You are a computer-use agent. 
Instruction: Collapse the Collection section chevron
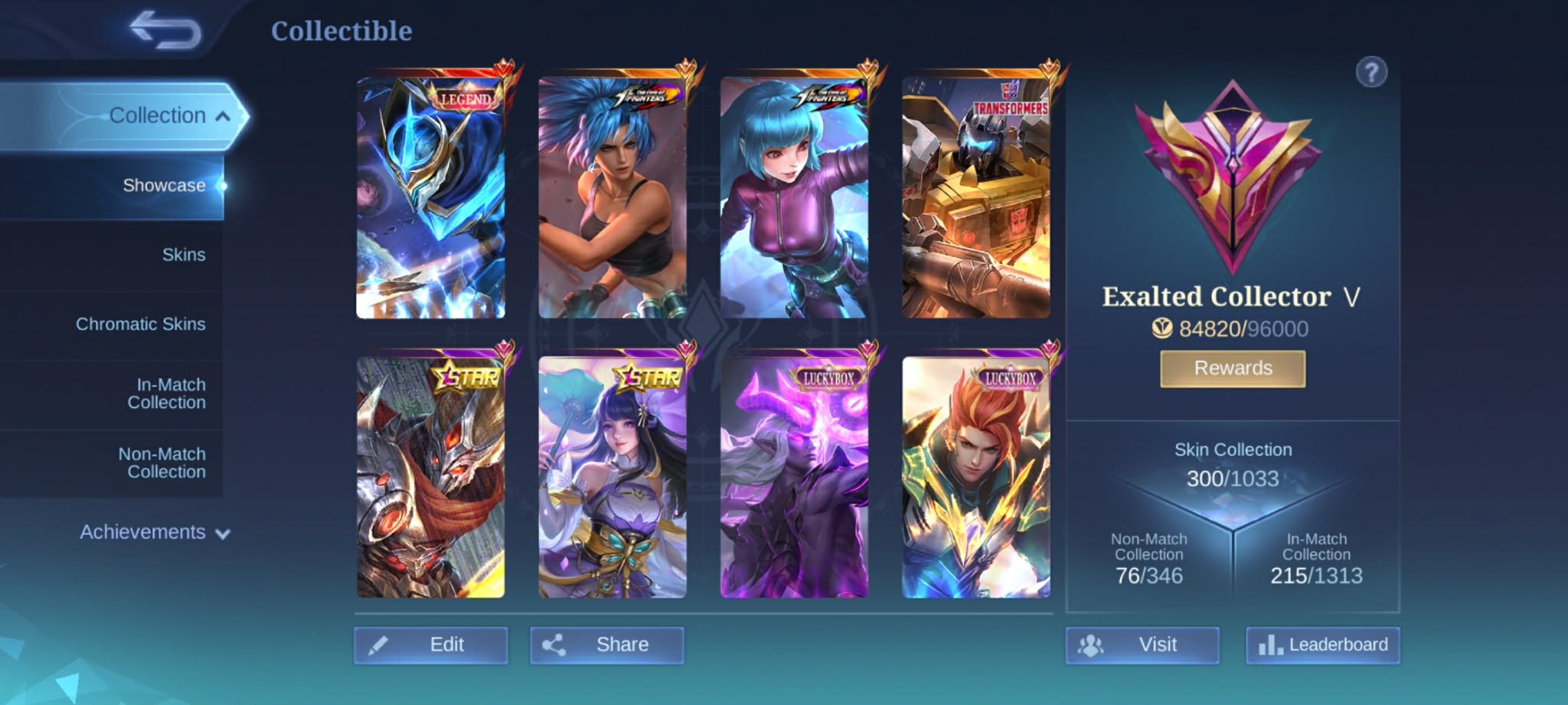tap(223, 115)
